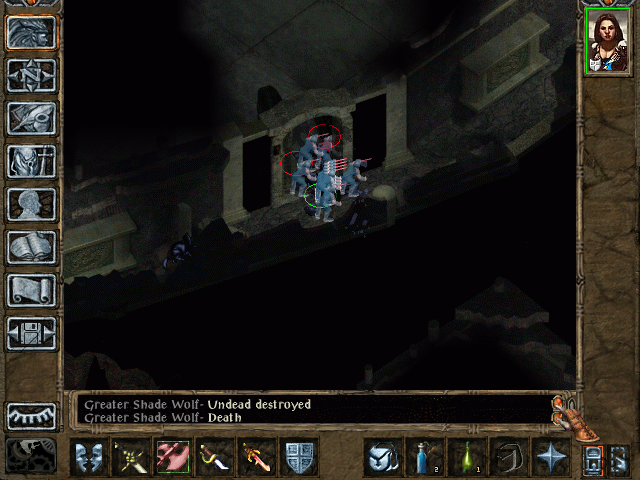Open the priest scroll screen
This screenshot has height=480, width=640.
(x=31, y=290)
